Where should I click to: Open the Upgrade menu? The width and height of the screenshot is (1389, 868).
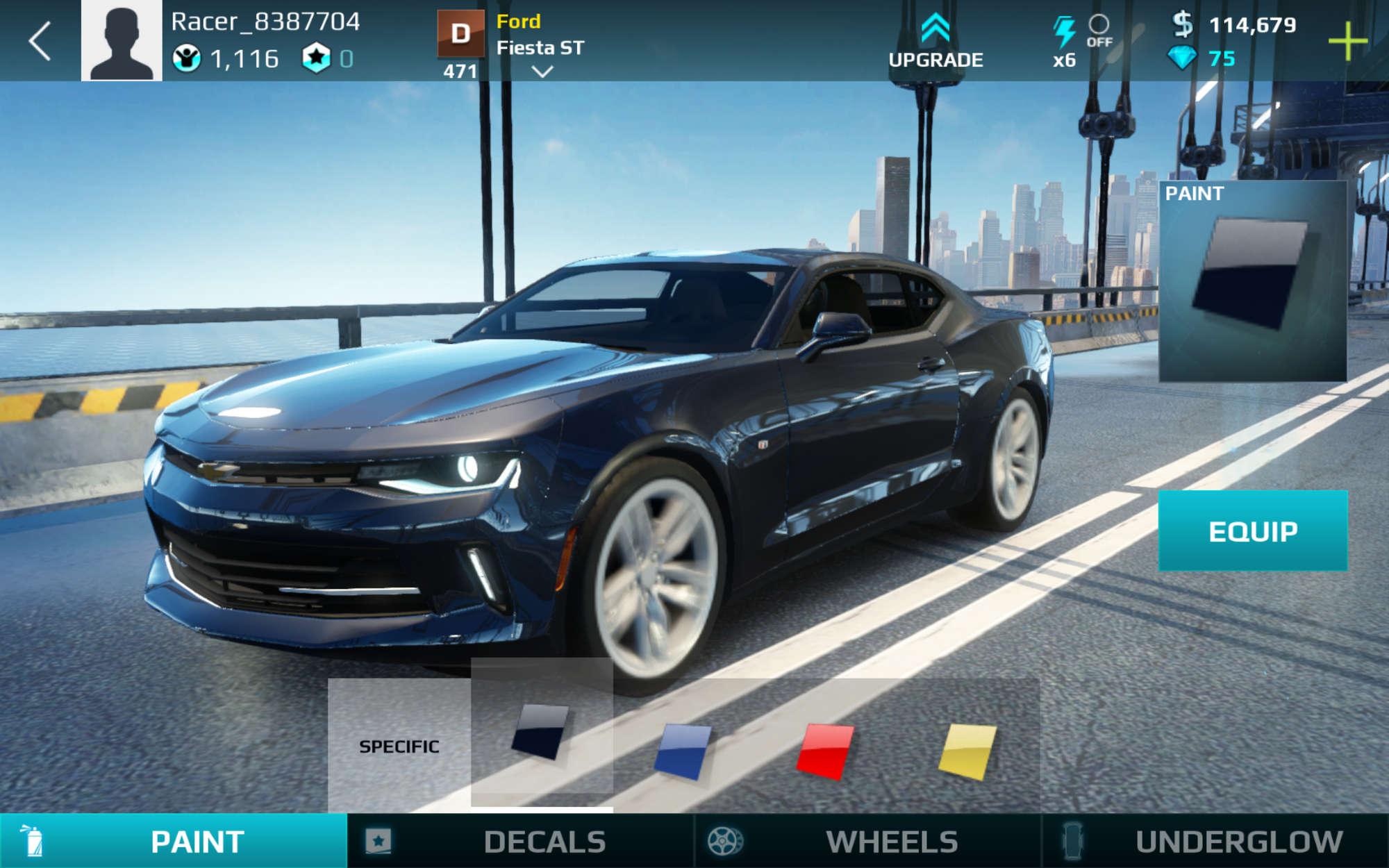(x=935, y=42)
